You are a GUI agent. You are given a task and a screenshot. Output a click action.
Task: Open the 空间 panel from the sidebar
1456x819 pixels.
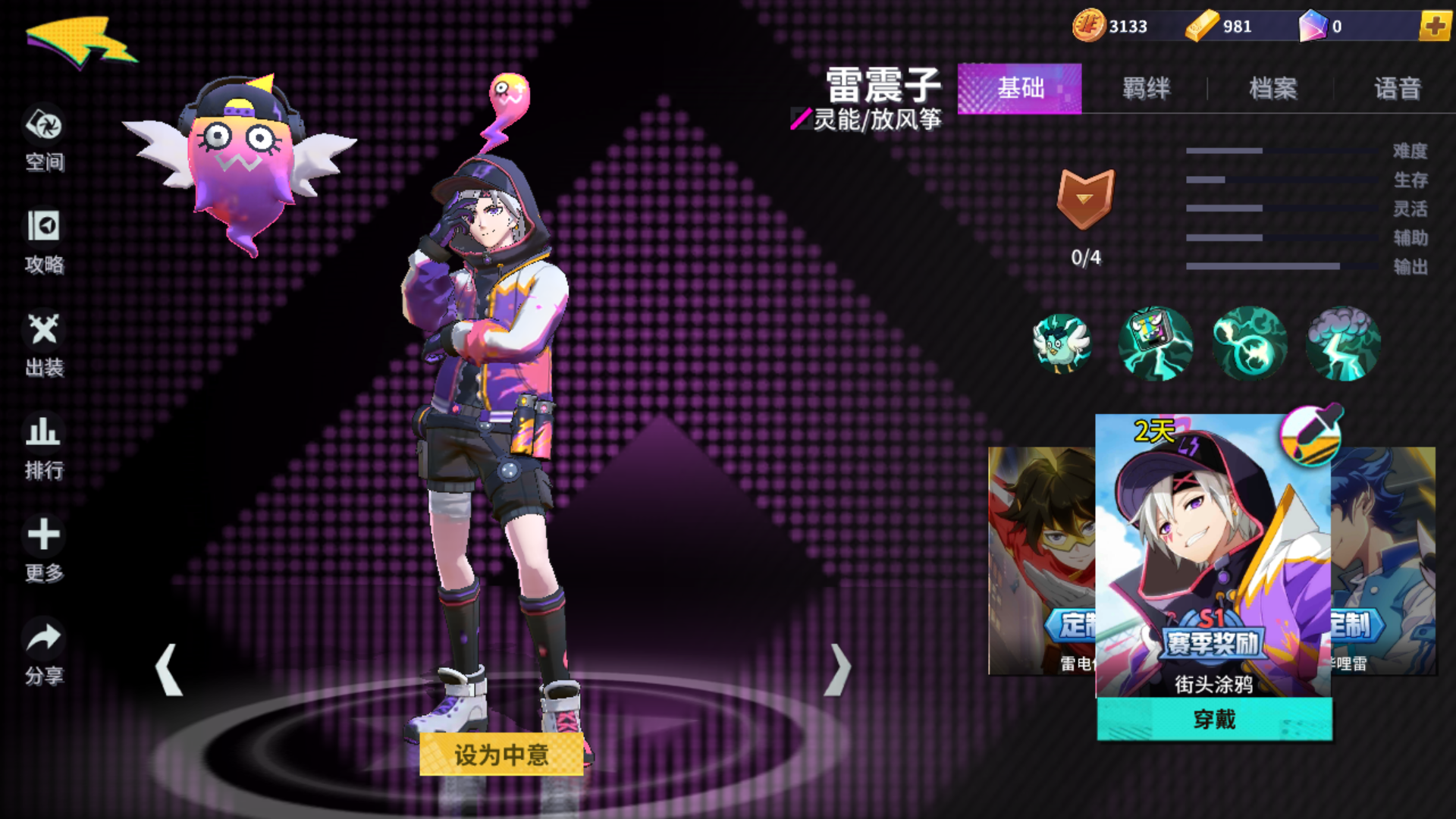pyautogui.click(x=43, y=129)
